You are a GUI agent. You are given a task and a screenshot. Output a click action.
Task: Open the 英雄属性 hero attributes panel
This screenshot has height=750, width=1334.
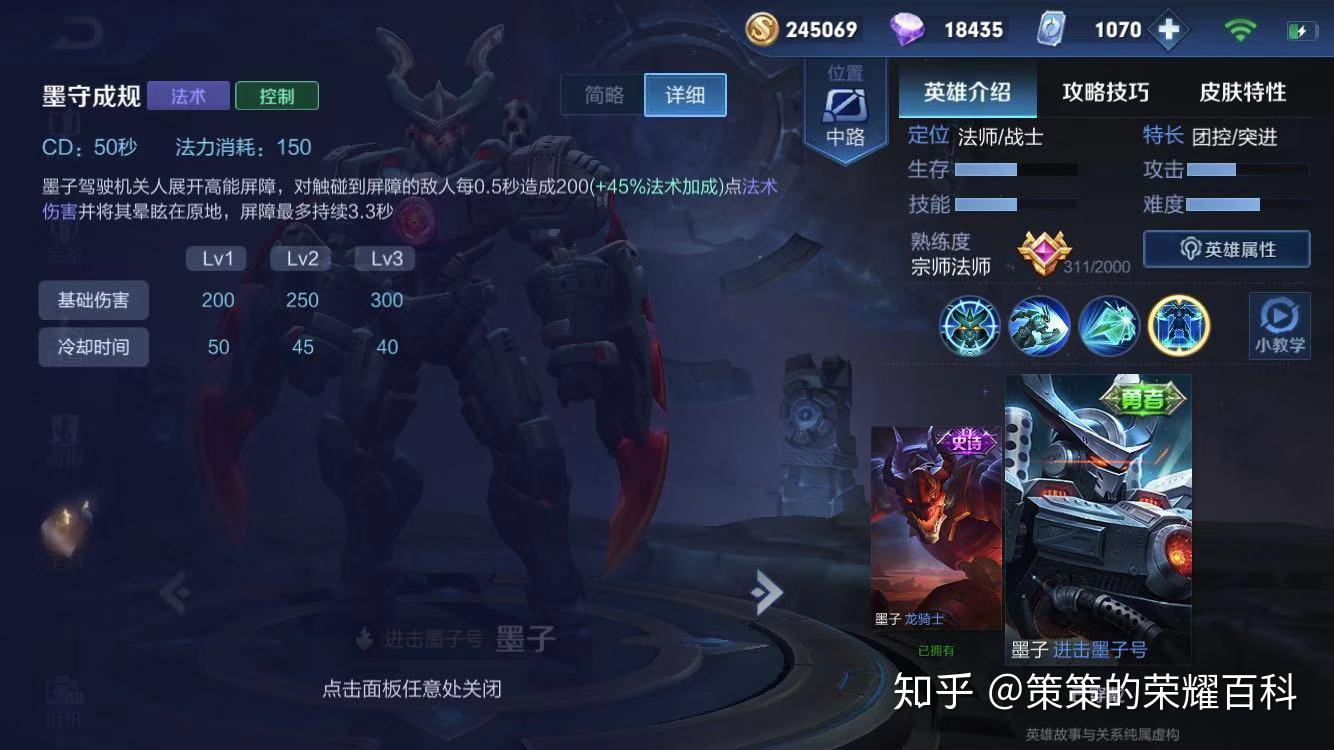tap(1226, 250)
